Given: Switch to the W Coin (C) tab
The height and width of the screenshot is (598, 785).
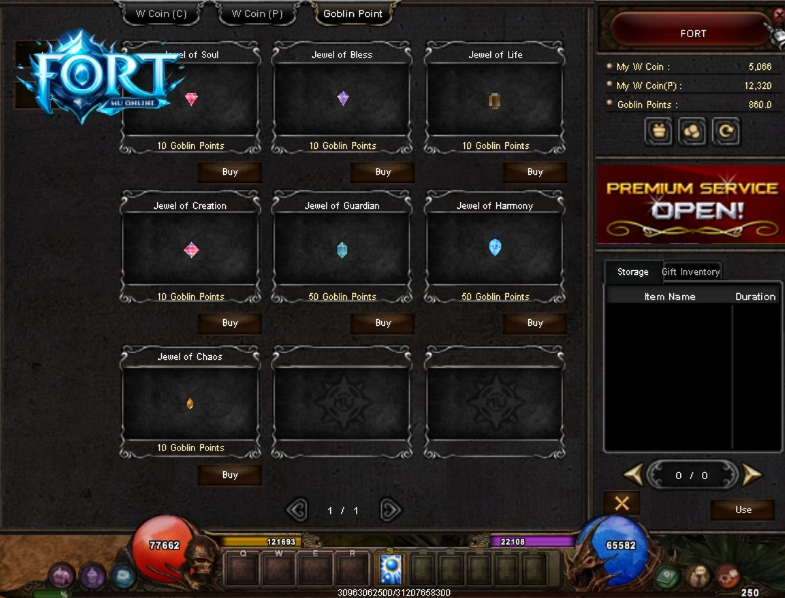Looking at the screenshot, I should 160,14.
